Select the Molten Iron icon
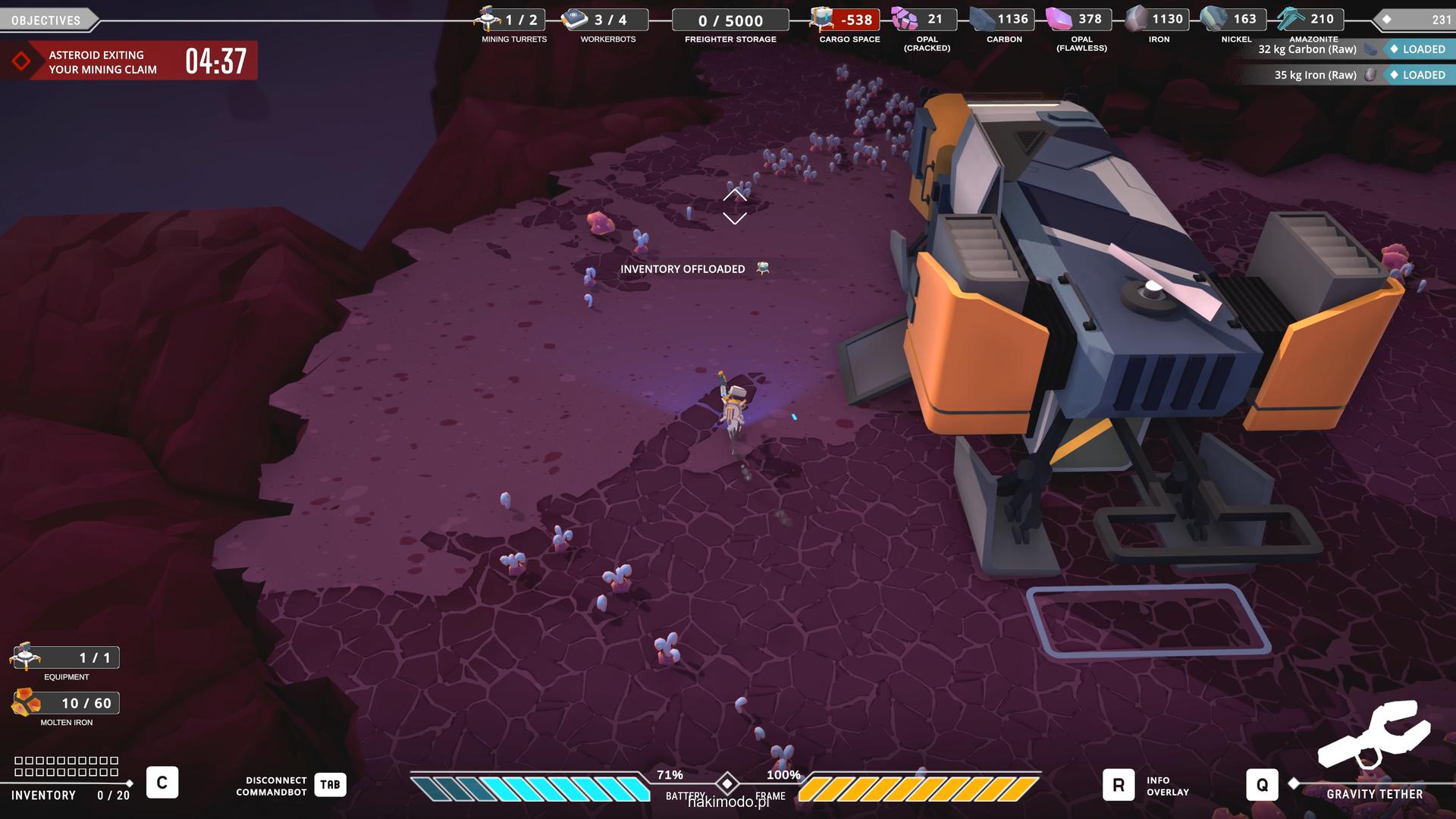This screenshot has width=1456, height=819. [26, 703]
